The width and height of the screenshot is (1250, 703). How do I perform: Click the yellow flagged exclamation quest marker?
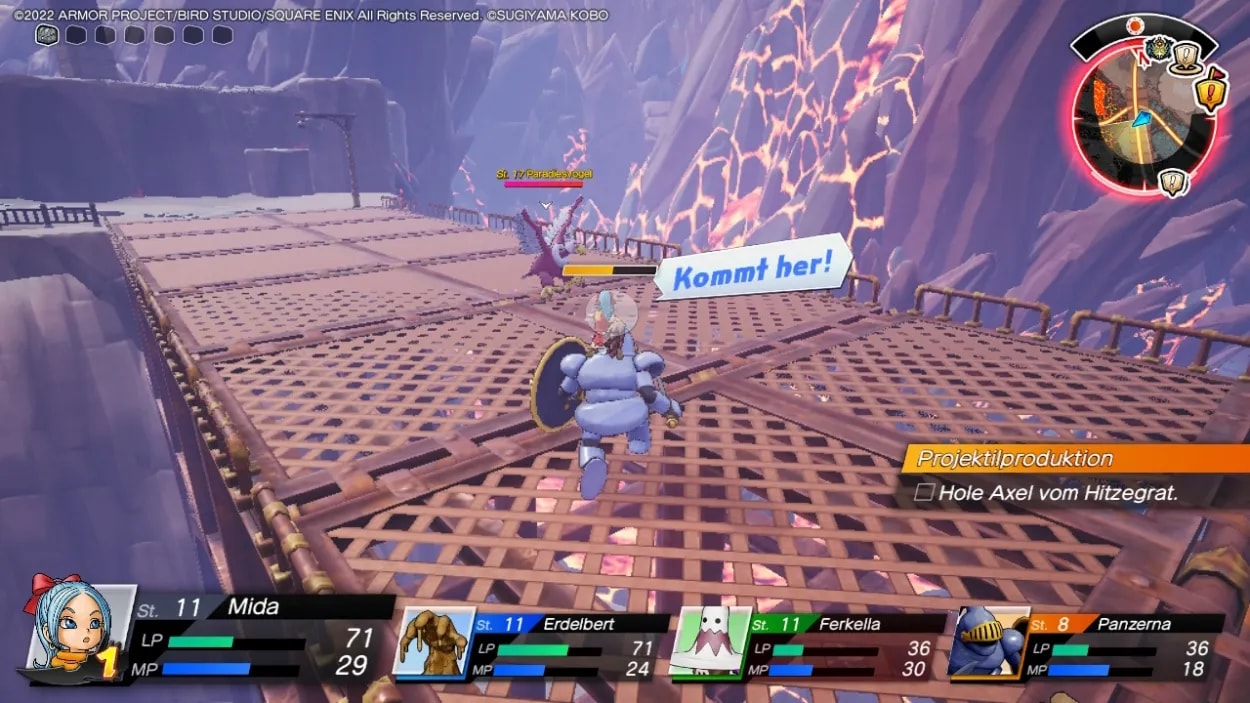[x=1210, y=92]
